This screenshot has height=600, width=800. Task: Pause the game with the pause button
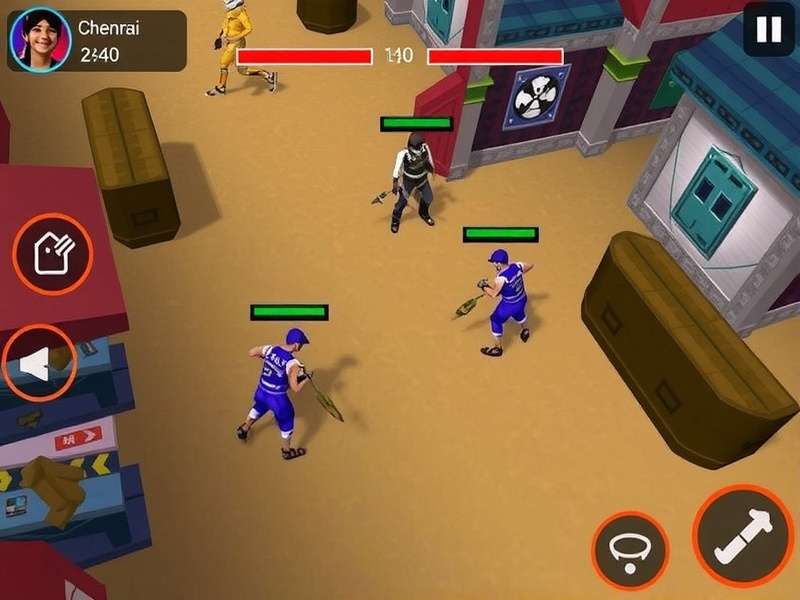point(768,30)
